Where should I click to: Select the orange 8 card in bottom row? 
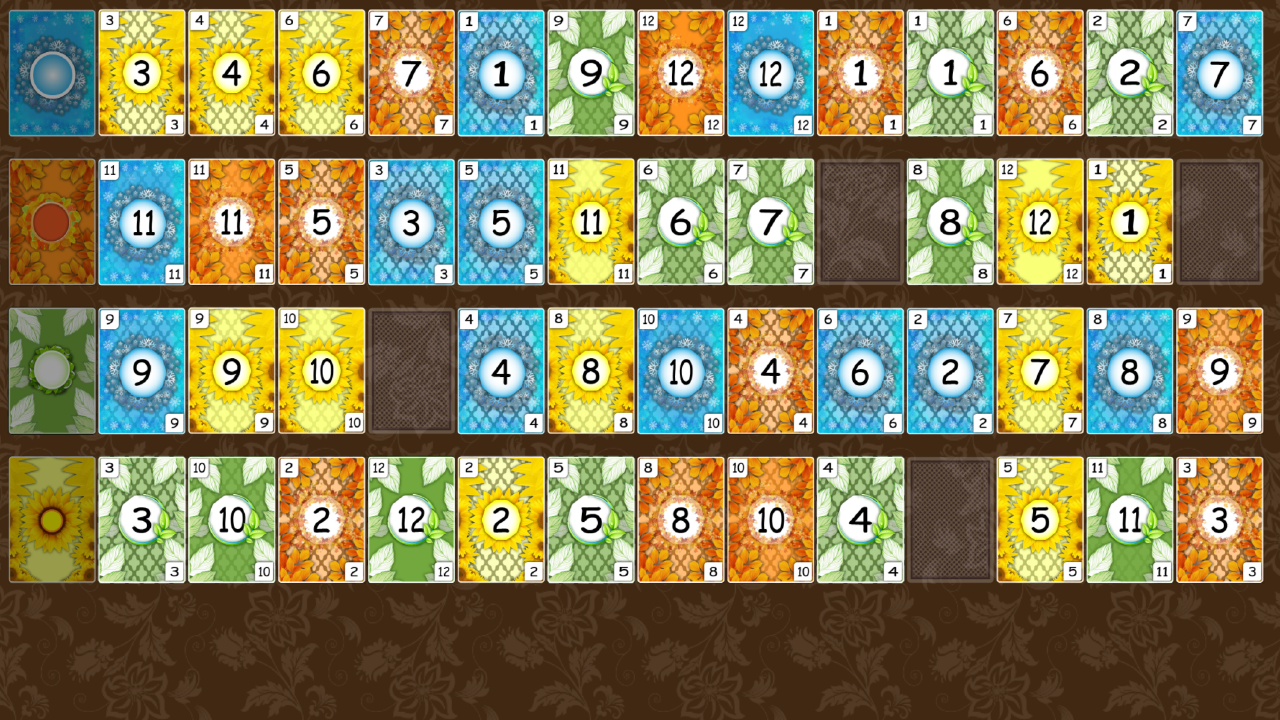coord(681,519)
